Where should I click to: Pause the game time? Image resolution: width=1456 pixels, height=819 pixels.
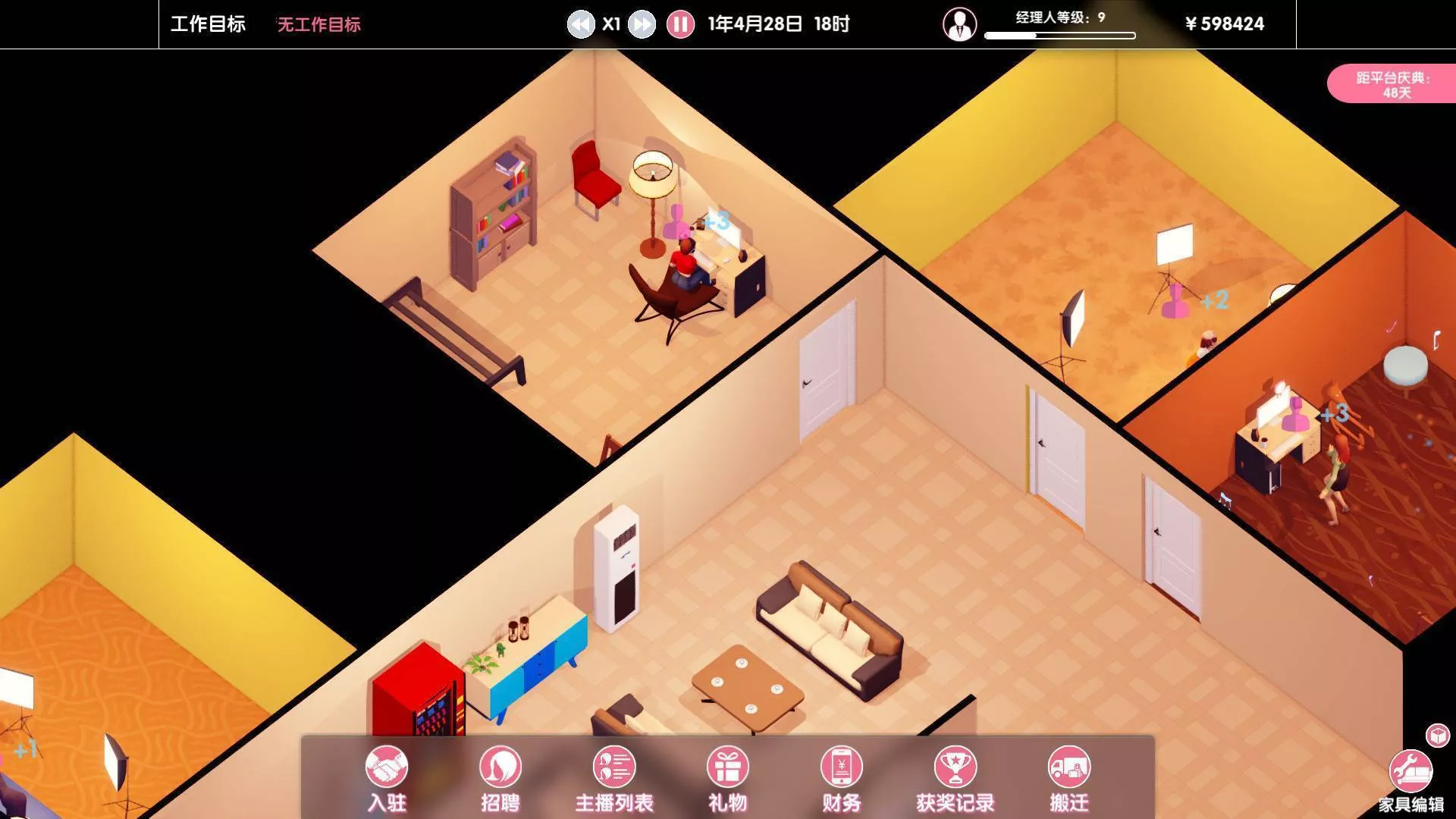click(x=680, y=24)
